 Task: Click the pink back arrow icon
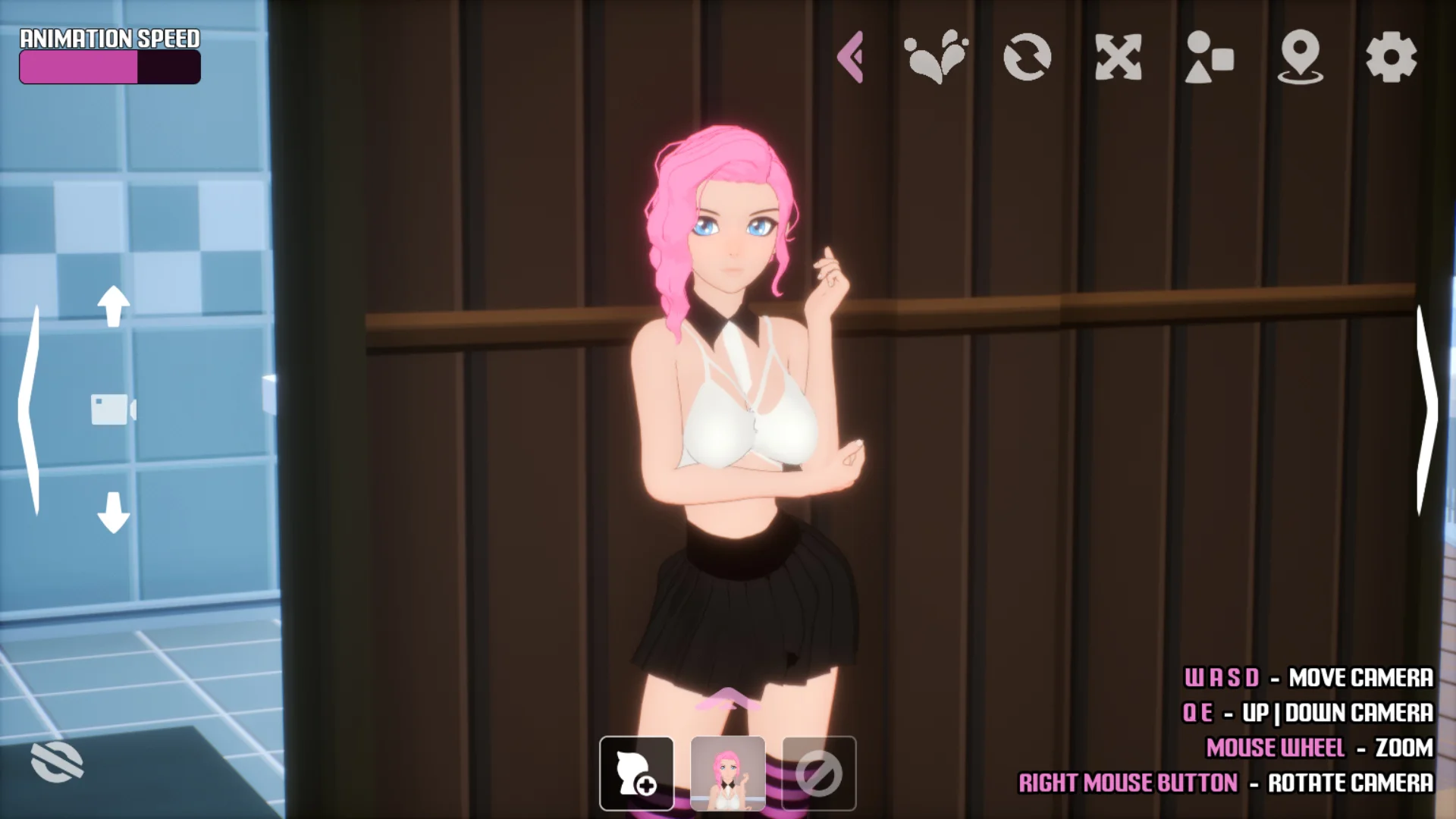pyautogui.click(x=851, y=57)
